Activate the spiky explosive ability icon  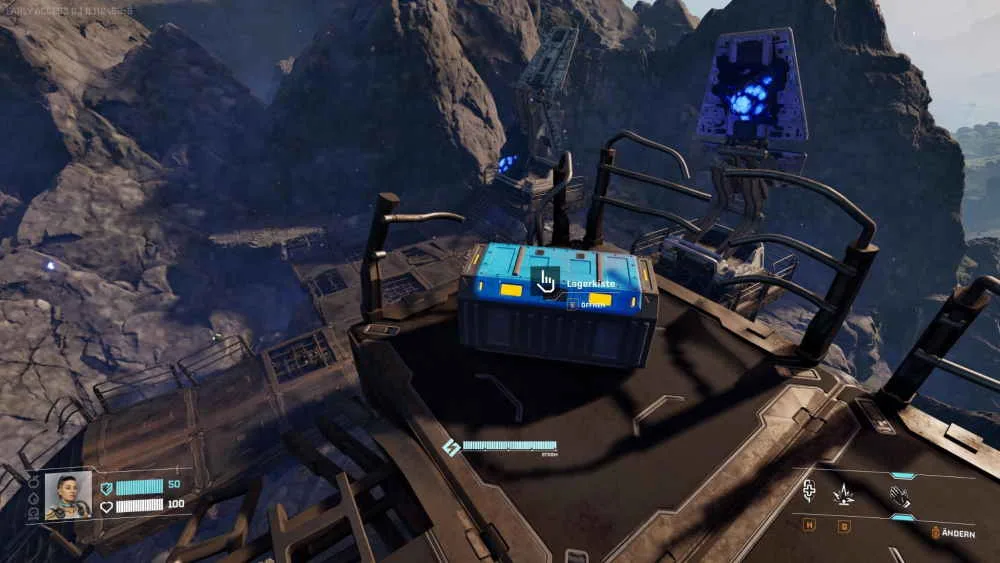pos(843,494)
